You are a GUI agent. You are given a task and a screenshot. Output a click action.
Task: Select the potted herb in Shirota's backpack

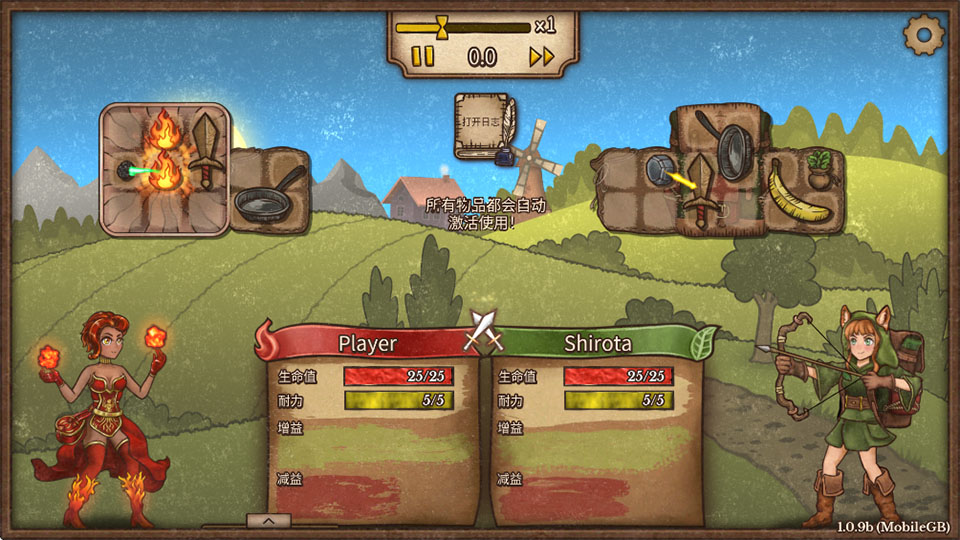820,168
